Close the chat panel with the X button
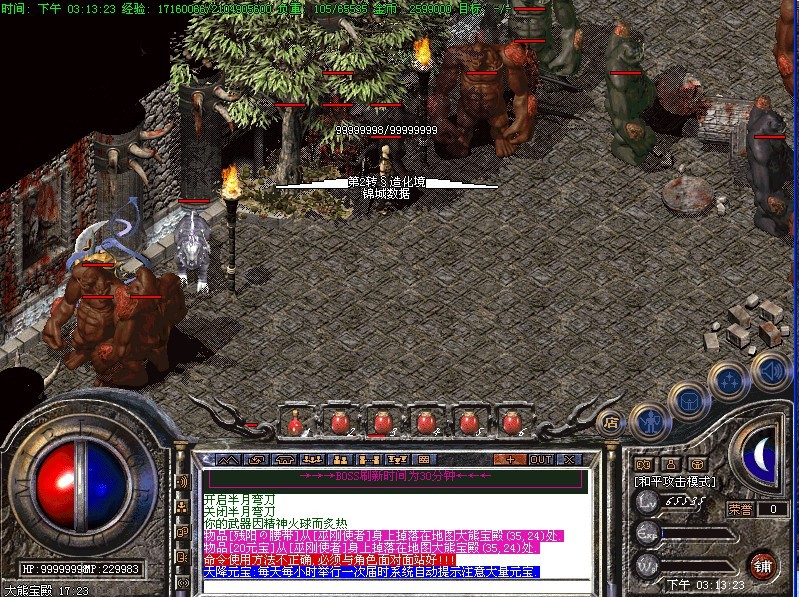799x597 pixels. 569,459
